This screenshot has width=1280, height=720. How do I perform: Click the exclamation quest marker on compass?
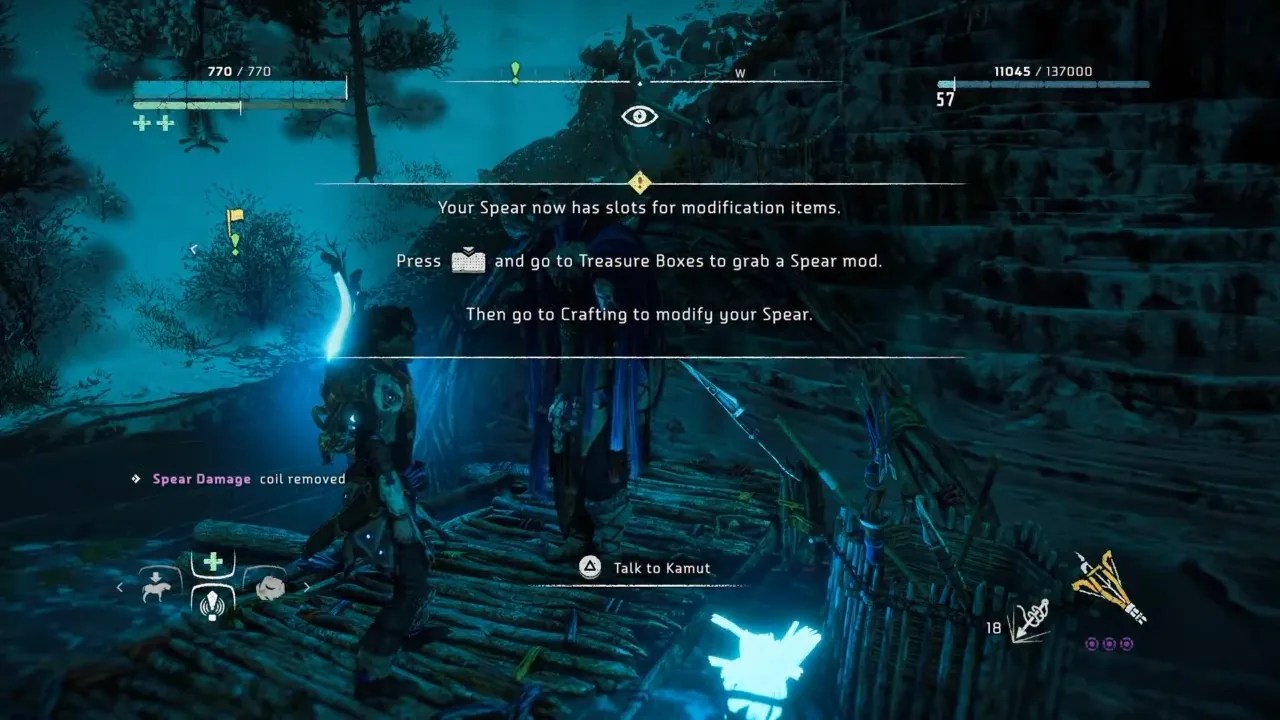(x=516, y=72)
